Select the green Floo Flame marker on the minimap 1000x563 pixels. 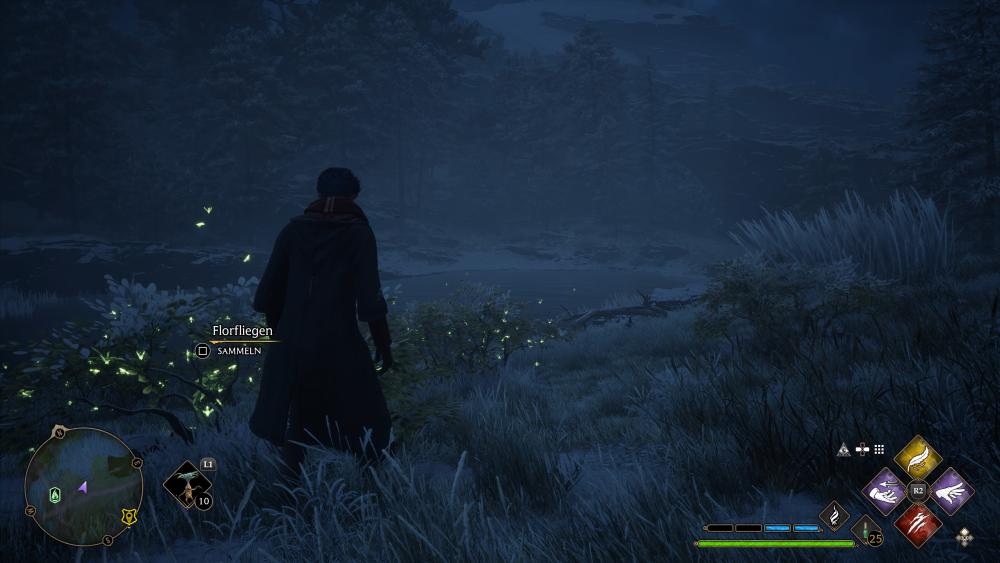point(56,493)
